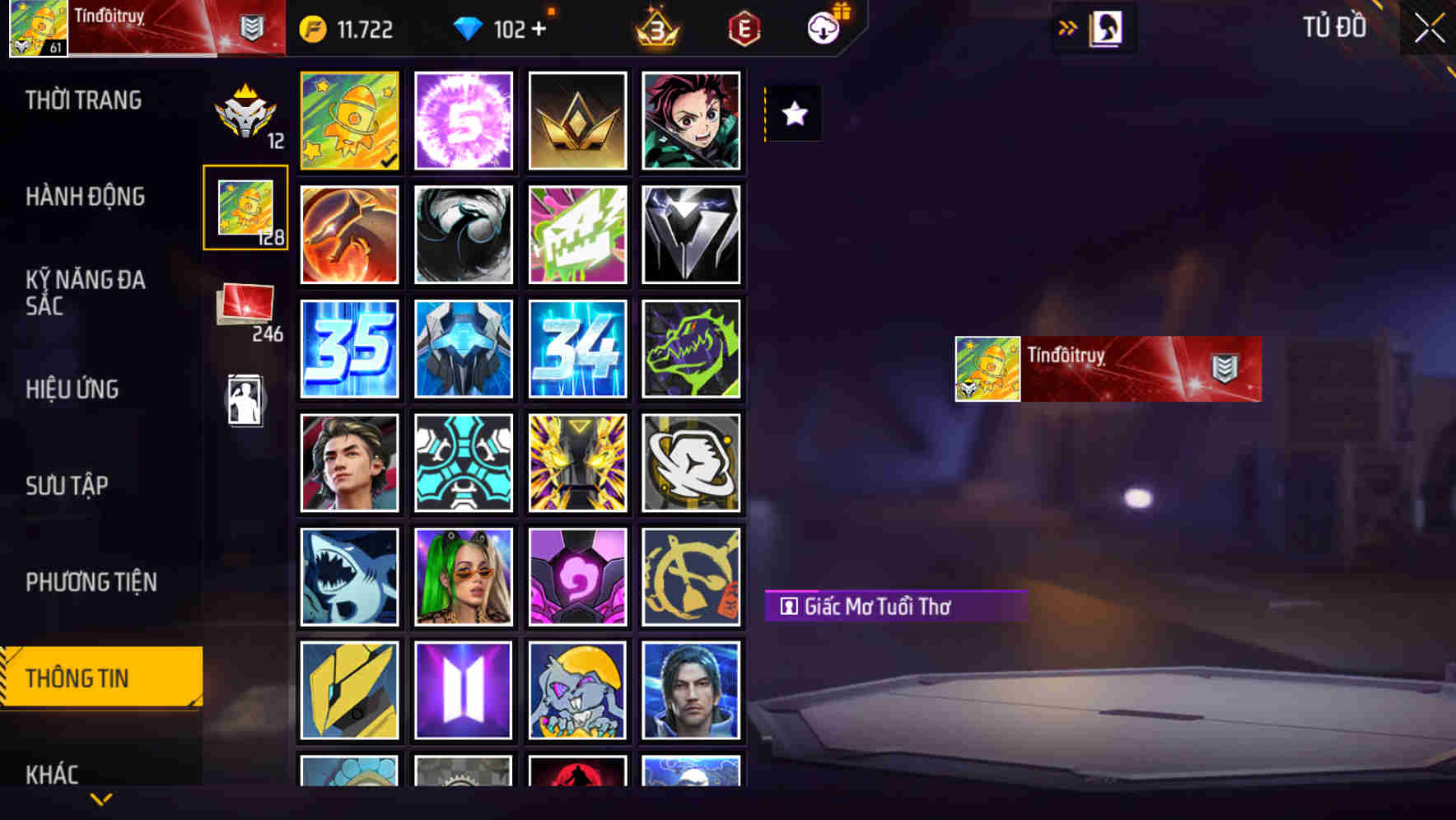Screen dimensions: 1456x820
Task: Select the rocket avatar with checkmark
Action: [349, 120]
